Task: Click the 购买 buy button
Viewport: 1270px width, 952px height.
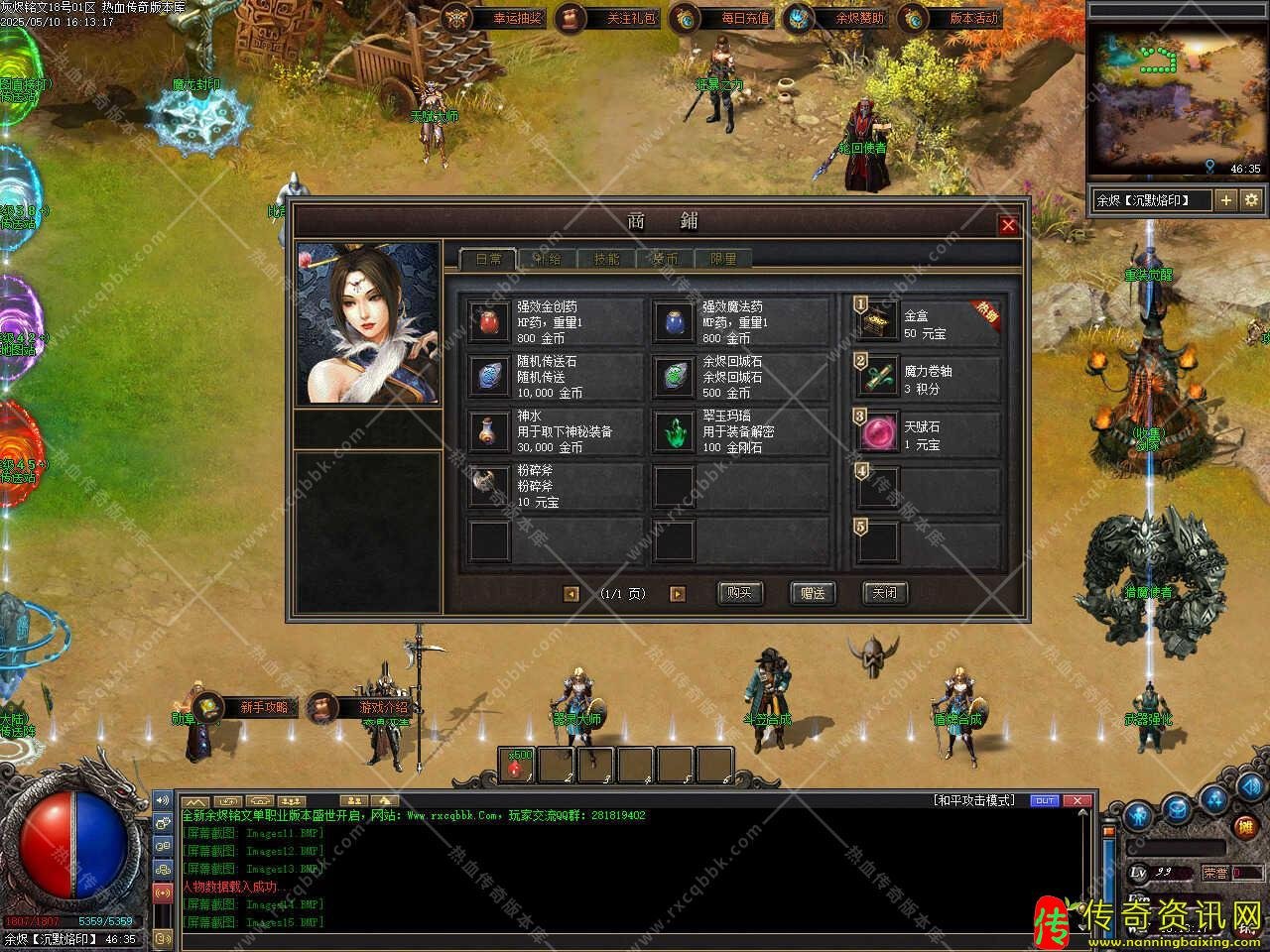Action: click(739, 593)
